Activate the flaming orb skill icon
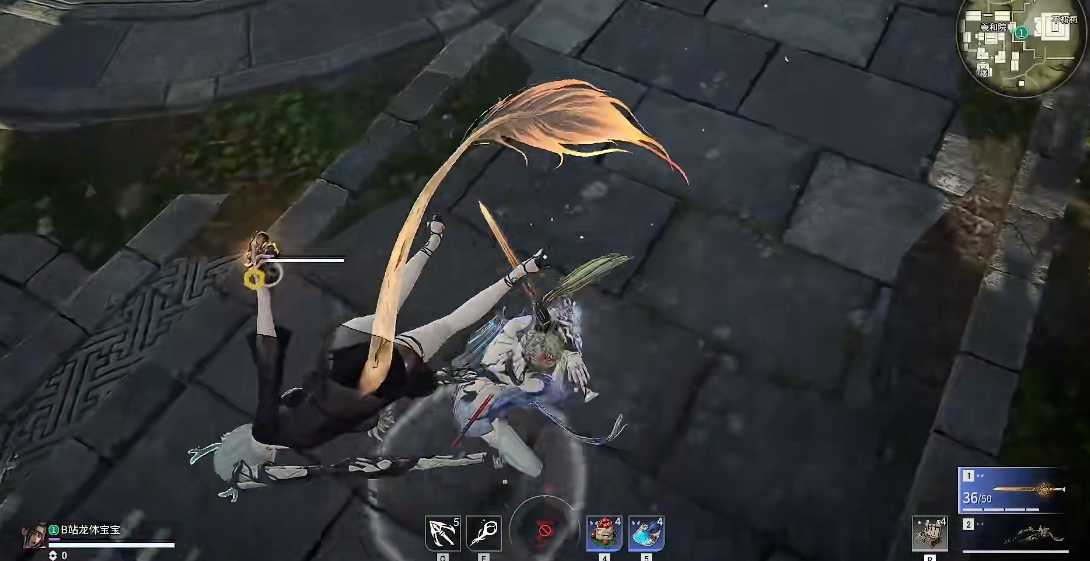This screenshot has height=561, width=1090. (484, 532)
